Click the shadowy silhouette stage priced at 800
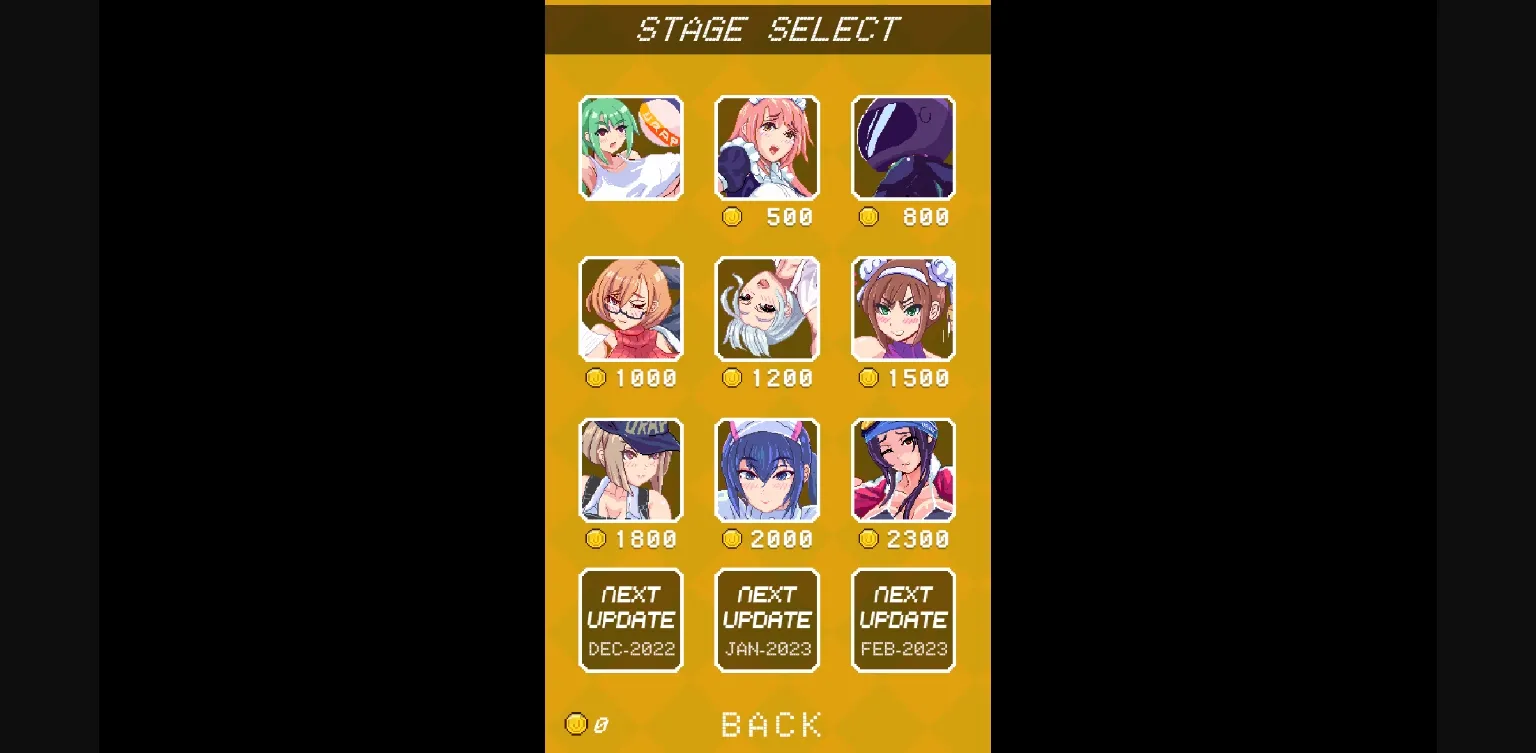The width and height of the screenshot is (1536, 753). (903, 147)
